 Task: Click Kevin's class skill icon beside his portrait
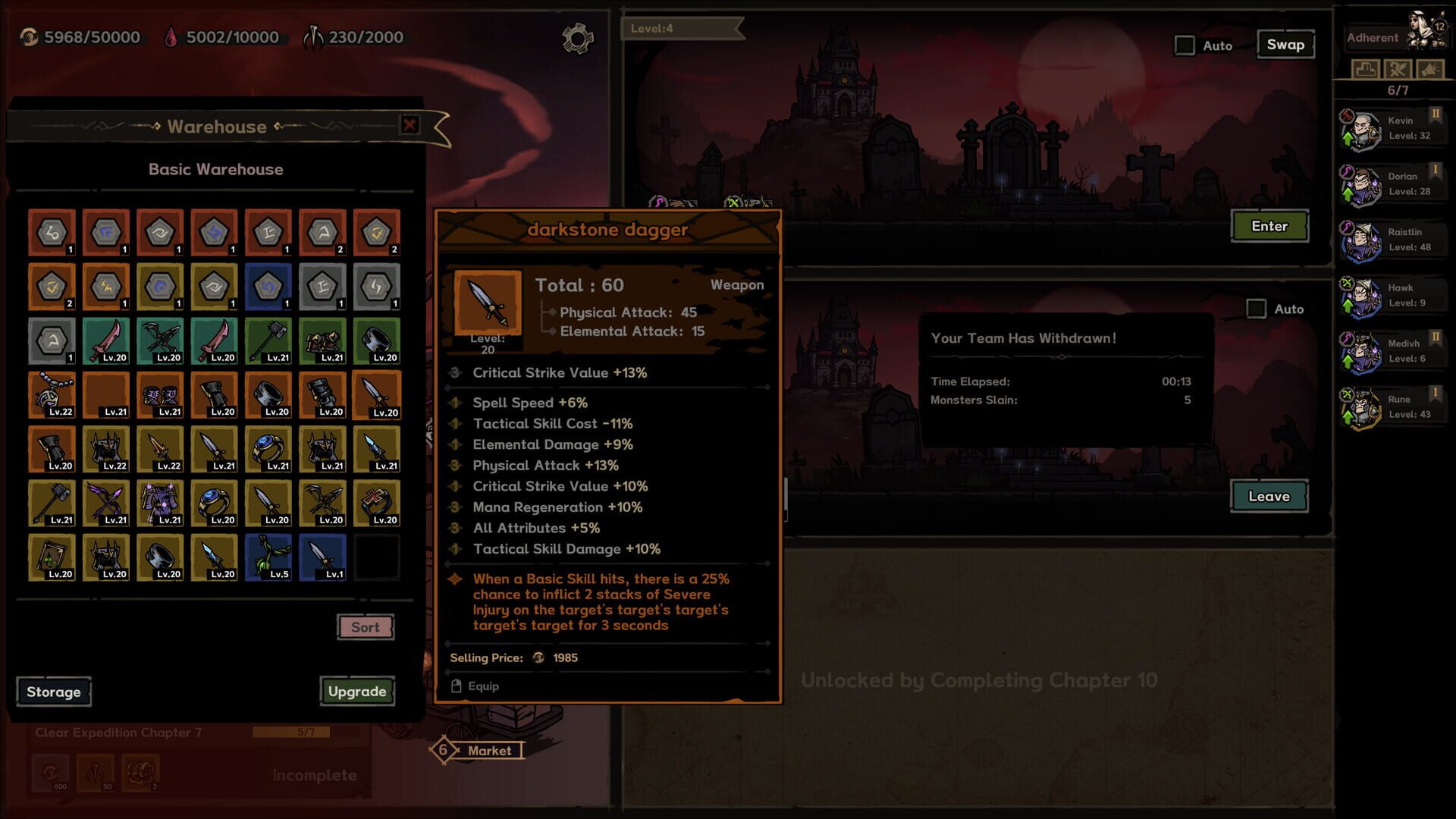[1348, 115]
